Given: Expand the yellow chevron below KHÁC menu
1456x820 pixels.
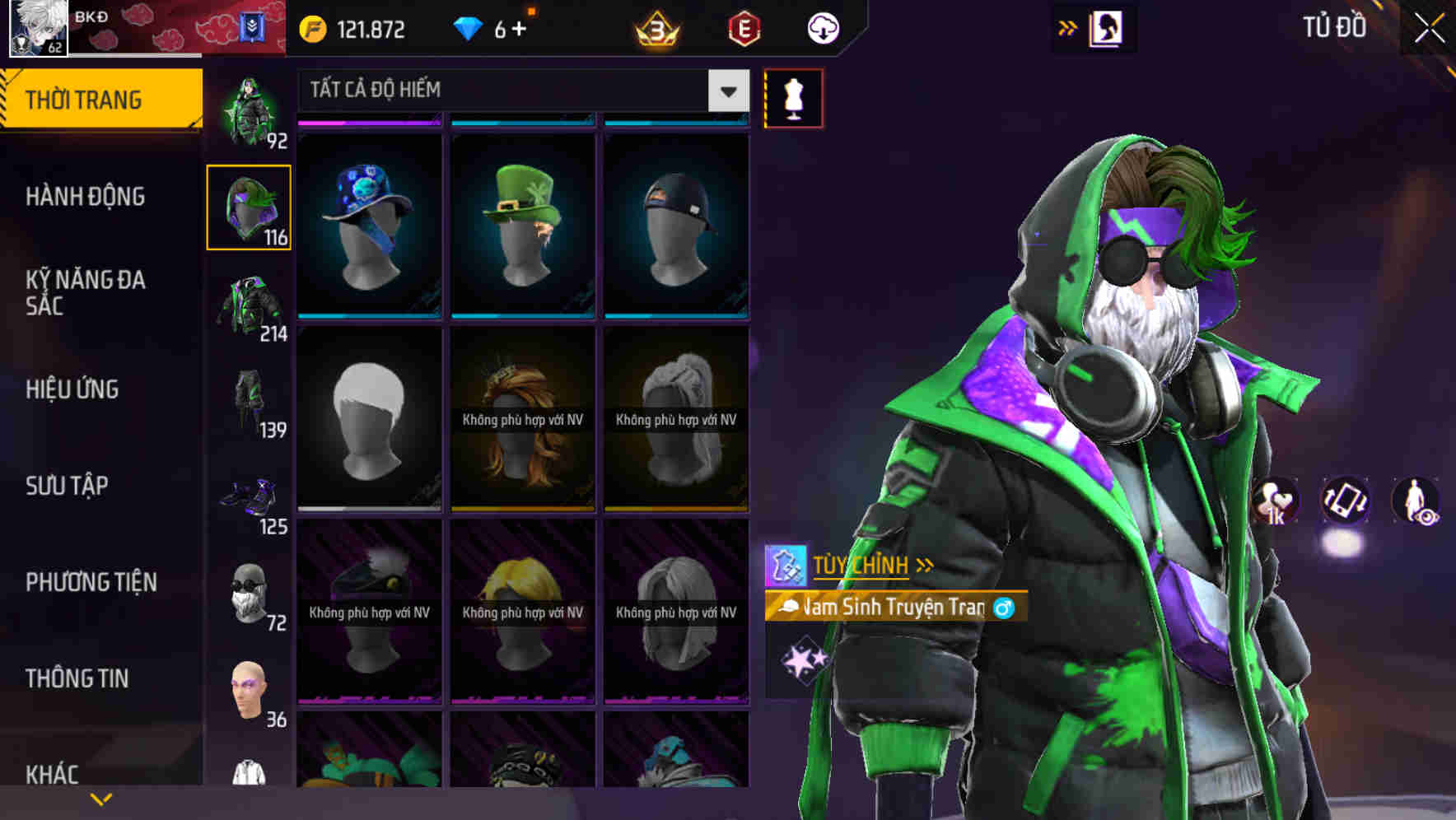Looking at the screenshot, I should click(101, 798).
